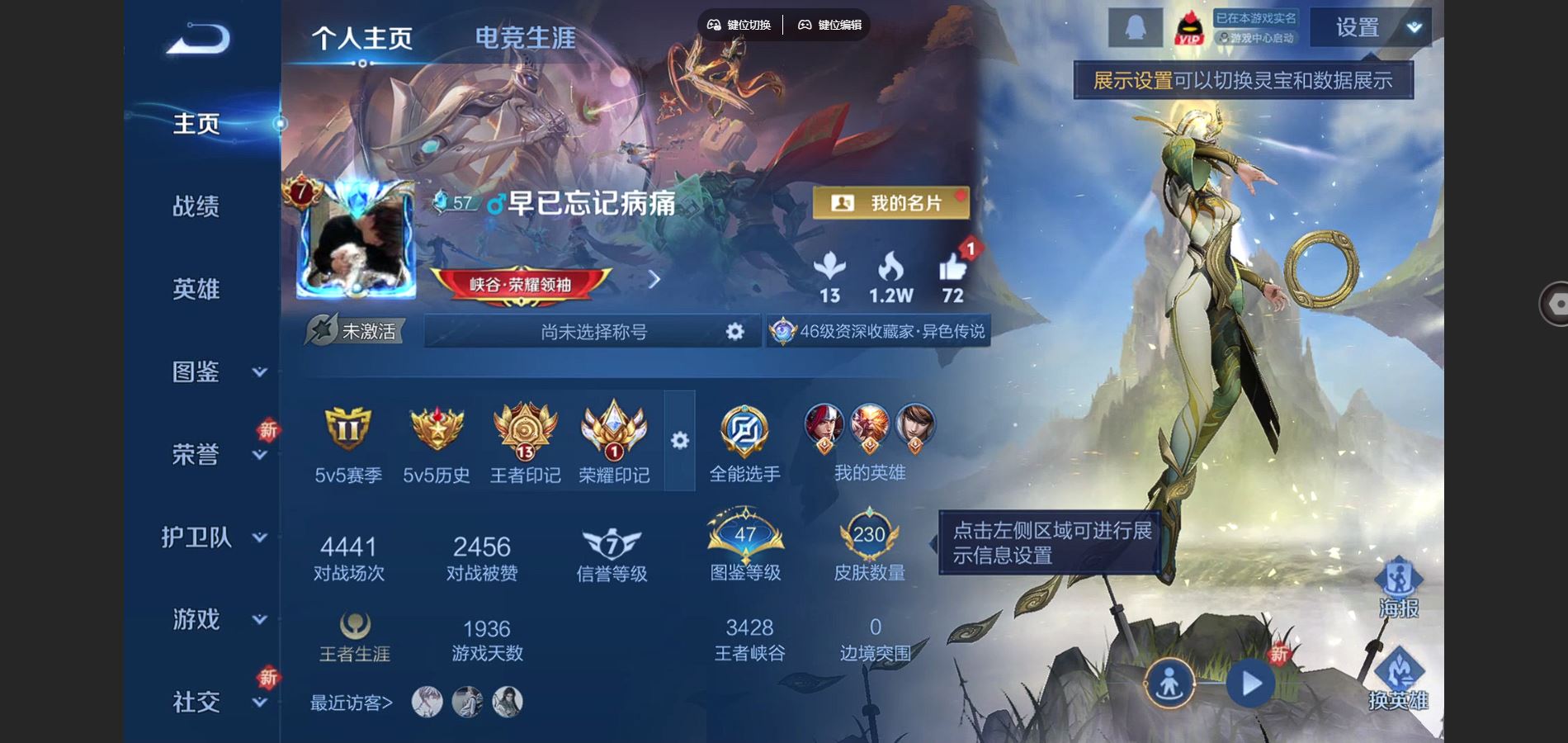1568x743 pixels.
Task: Click the player avatar portrait
Action: [355, 246]
